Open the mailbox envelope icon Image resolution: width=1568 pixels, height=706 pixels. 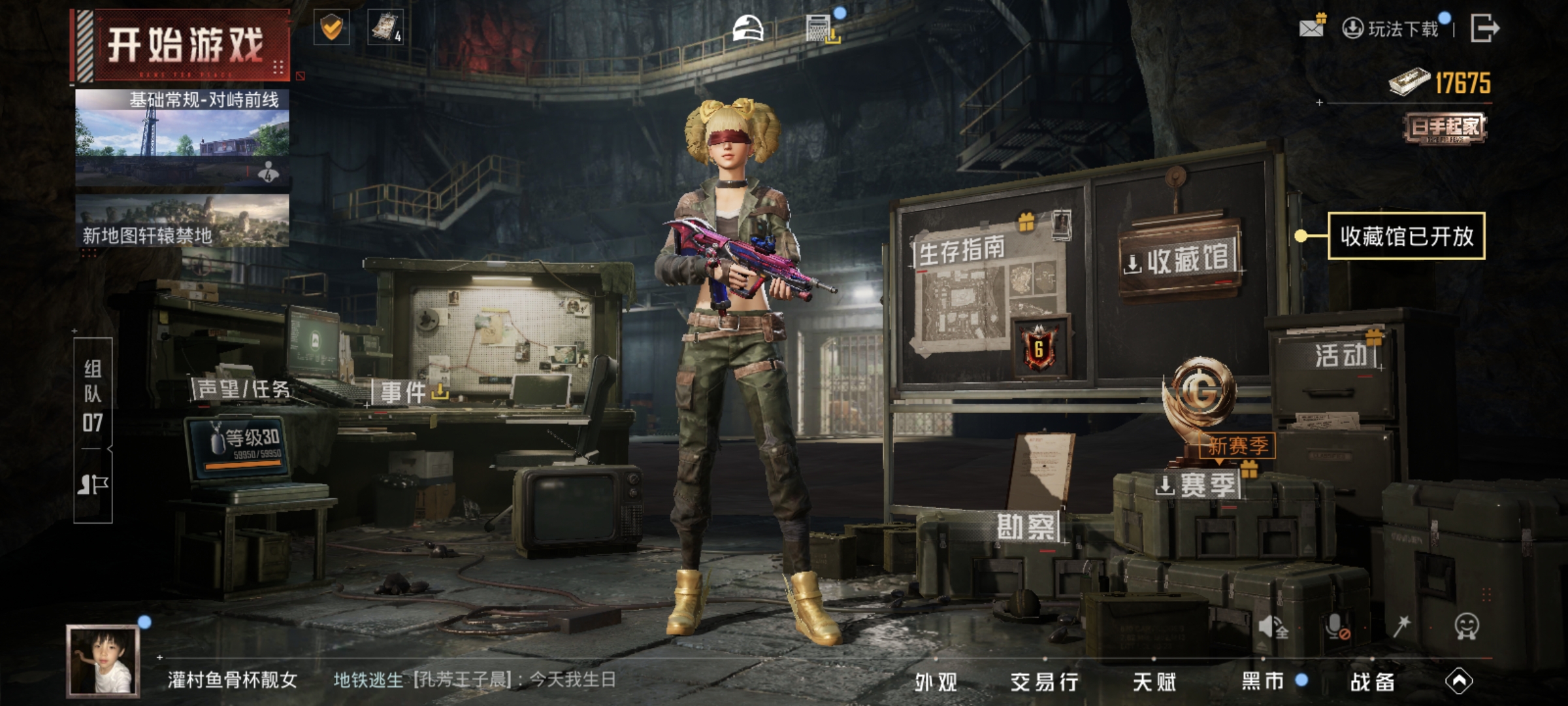coord(1312,27)
